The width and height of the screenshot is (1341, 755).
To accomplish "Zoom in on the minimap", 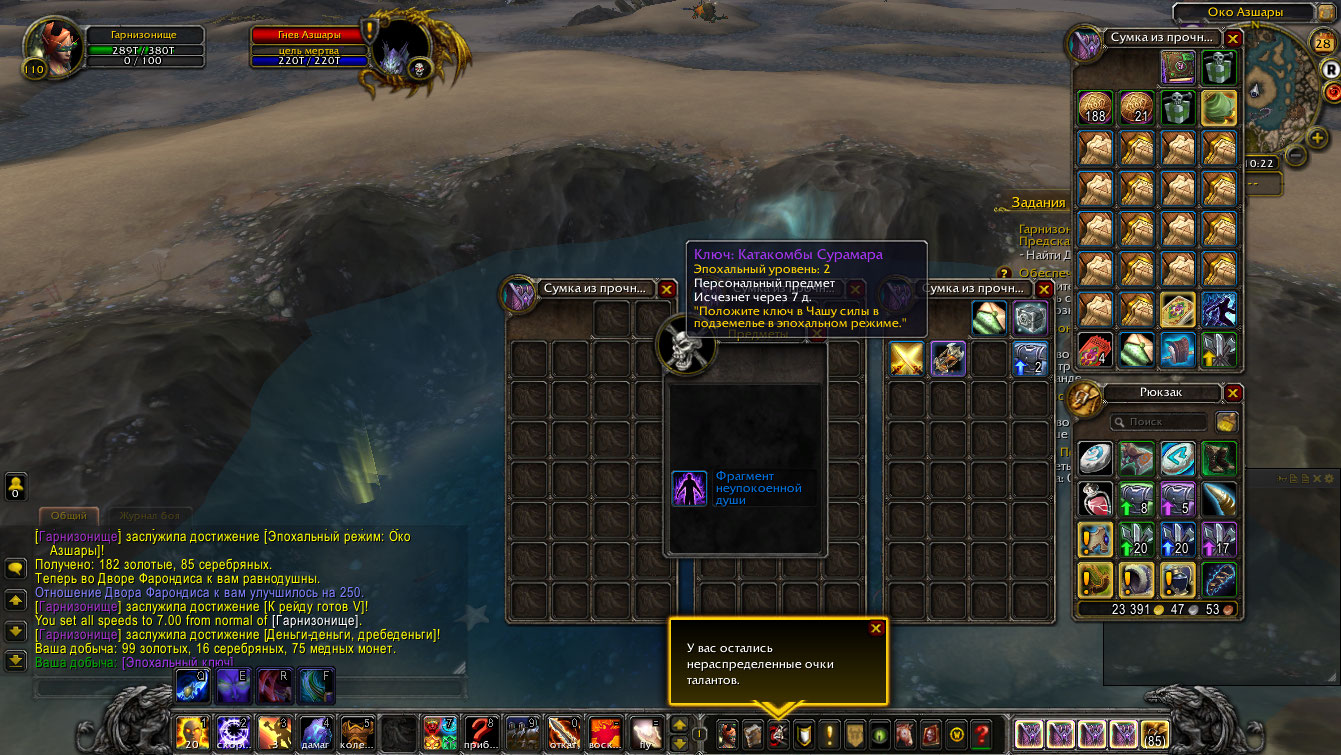I will point(1318,136).
